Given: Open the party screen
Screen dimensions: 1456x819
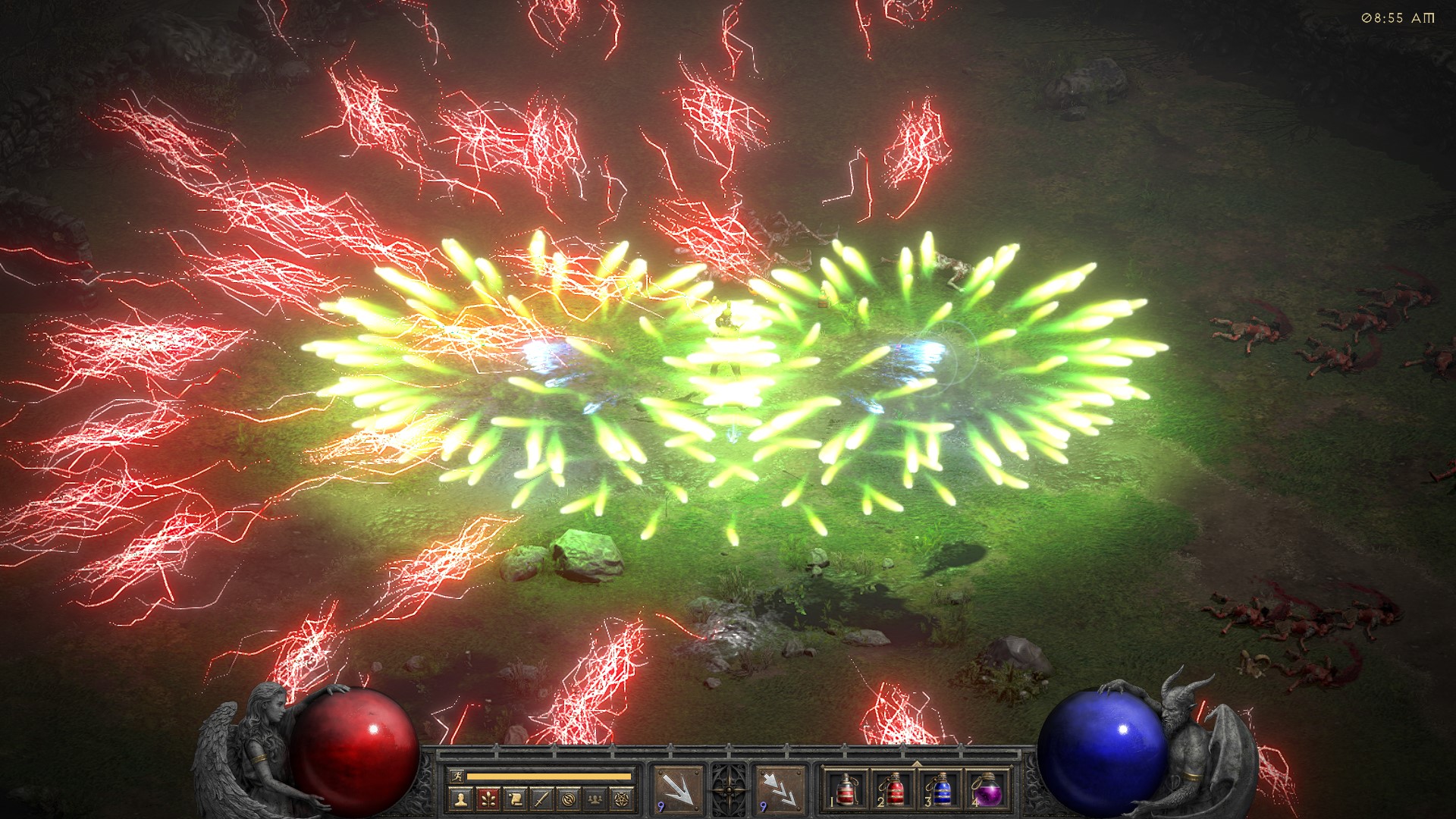Looking at the screenshot, I should (596, 799).
